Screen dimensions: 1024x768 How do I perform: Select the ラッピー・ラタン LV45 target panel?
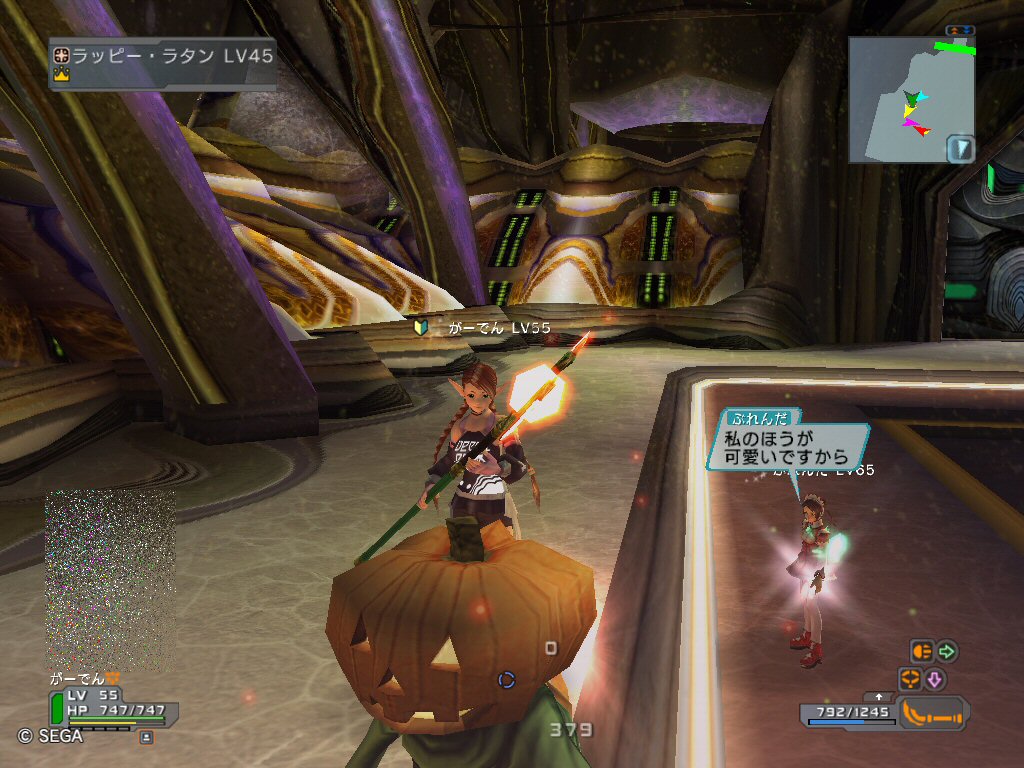(x=162, y=64)
